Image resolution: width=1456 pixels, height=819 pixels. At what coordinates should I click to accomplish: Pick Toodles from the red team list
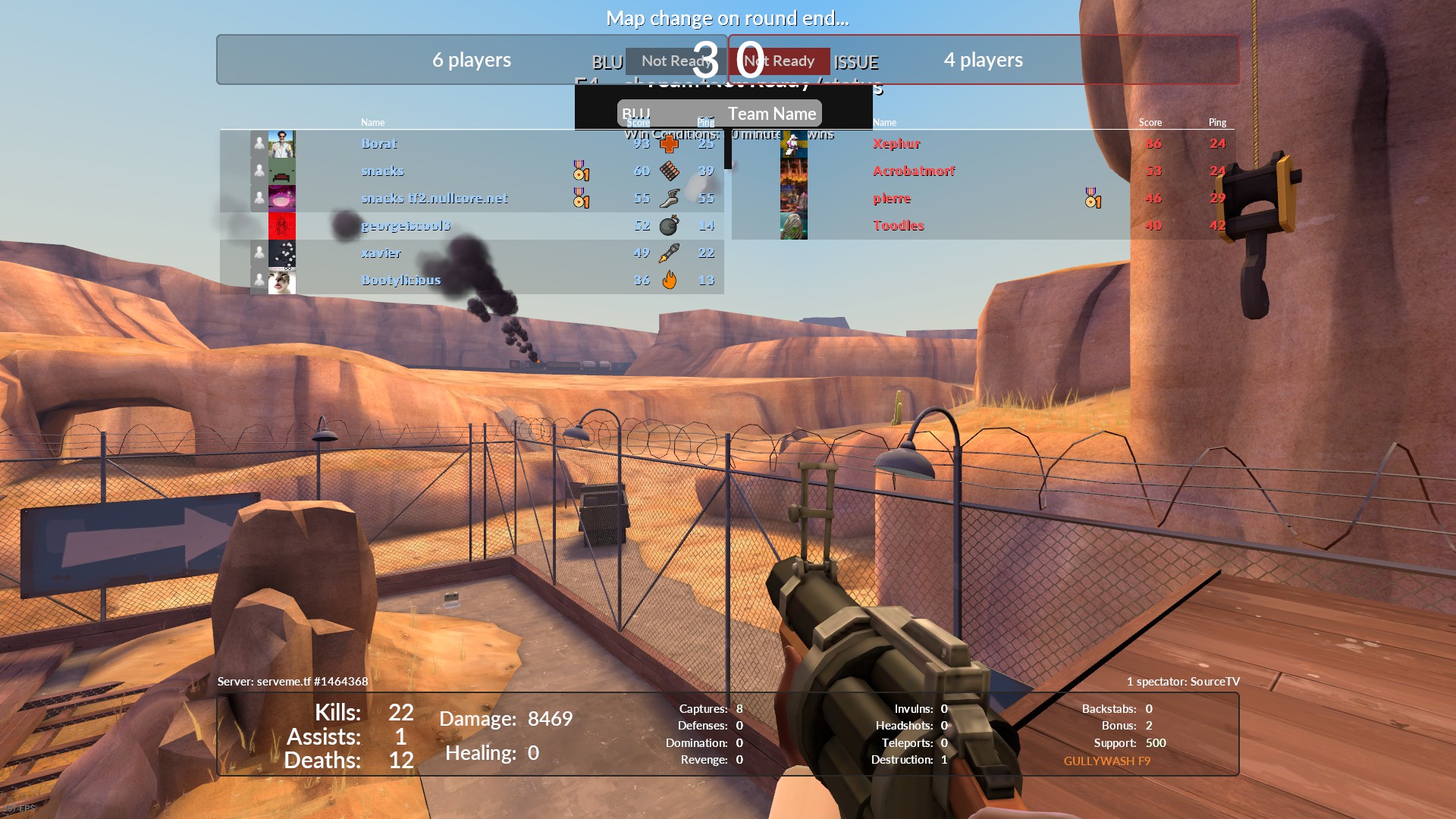coord(898,225)
